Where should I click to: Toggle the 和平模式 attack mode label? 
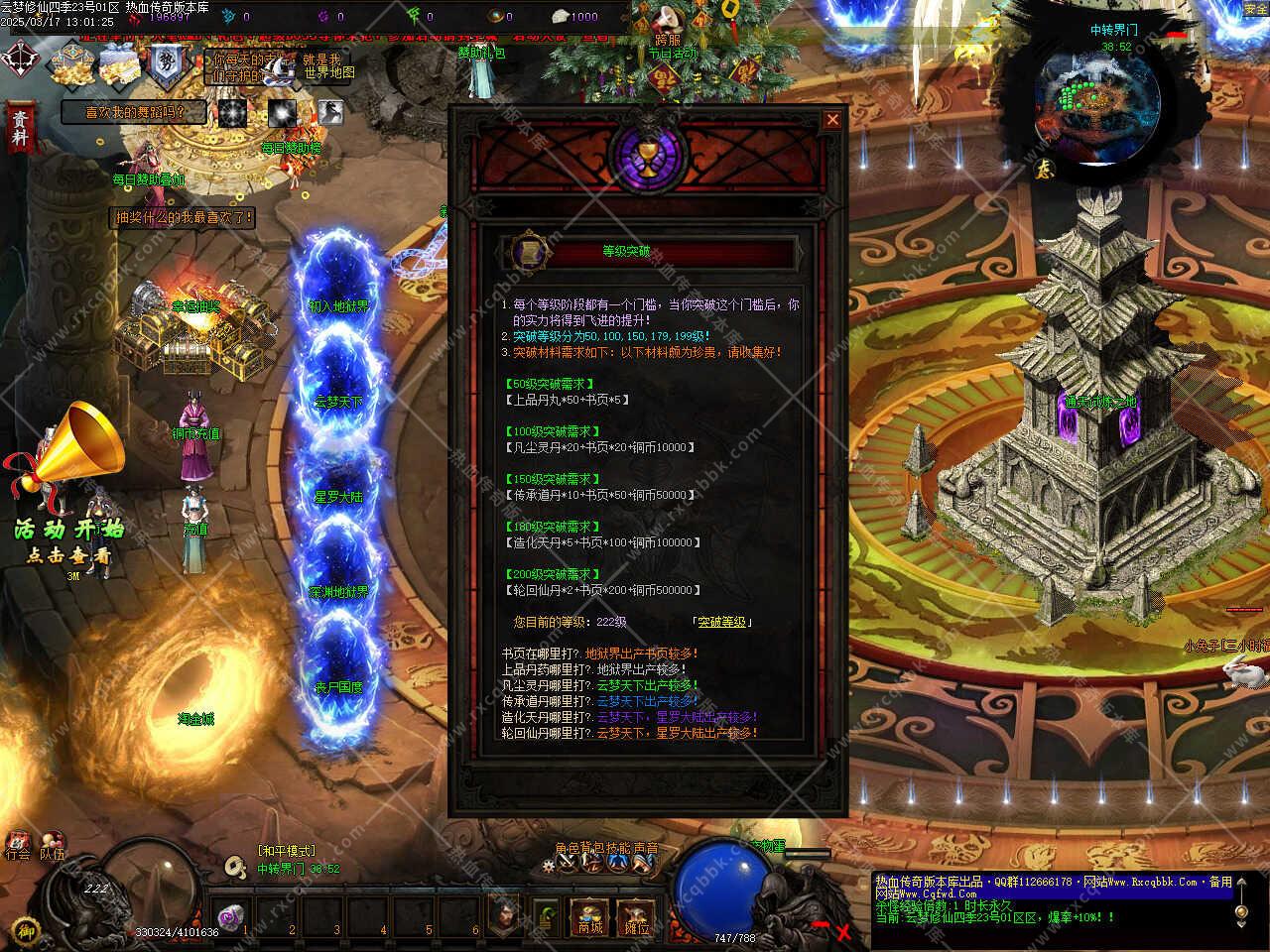point(286,851)
